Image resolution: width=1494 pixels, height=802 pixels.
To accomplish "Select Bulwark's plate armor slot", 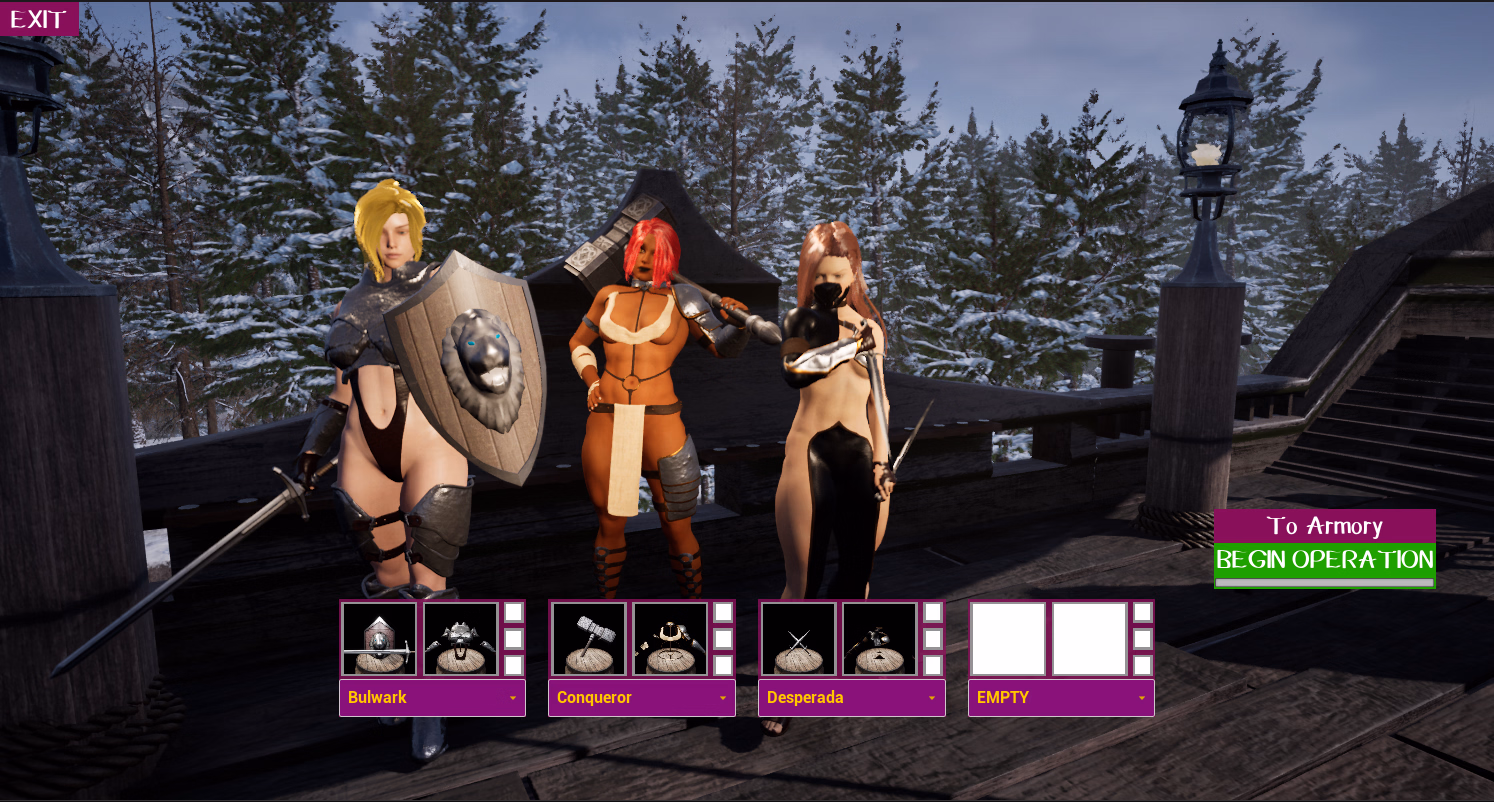I will click(460, 639).
